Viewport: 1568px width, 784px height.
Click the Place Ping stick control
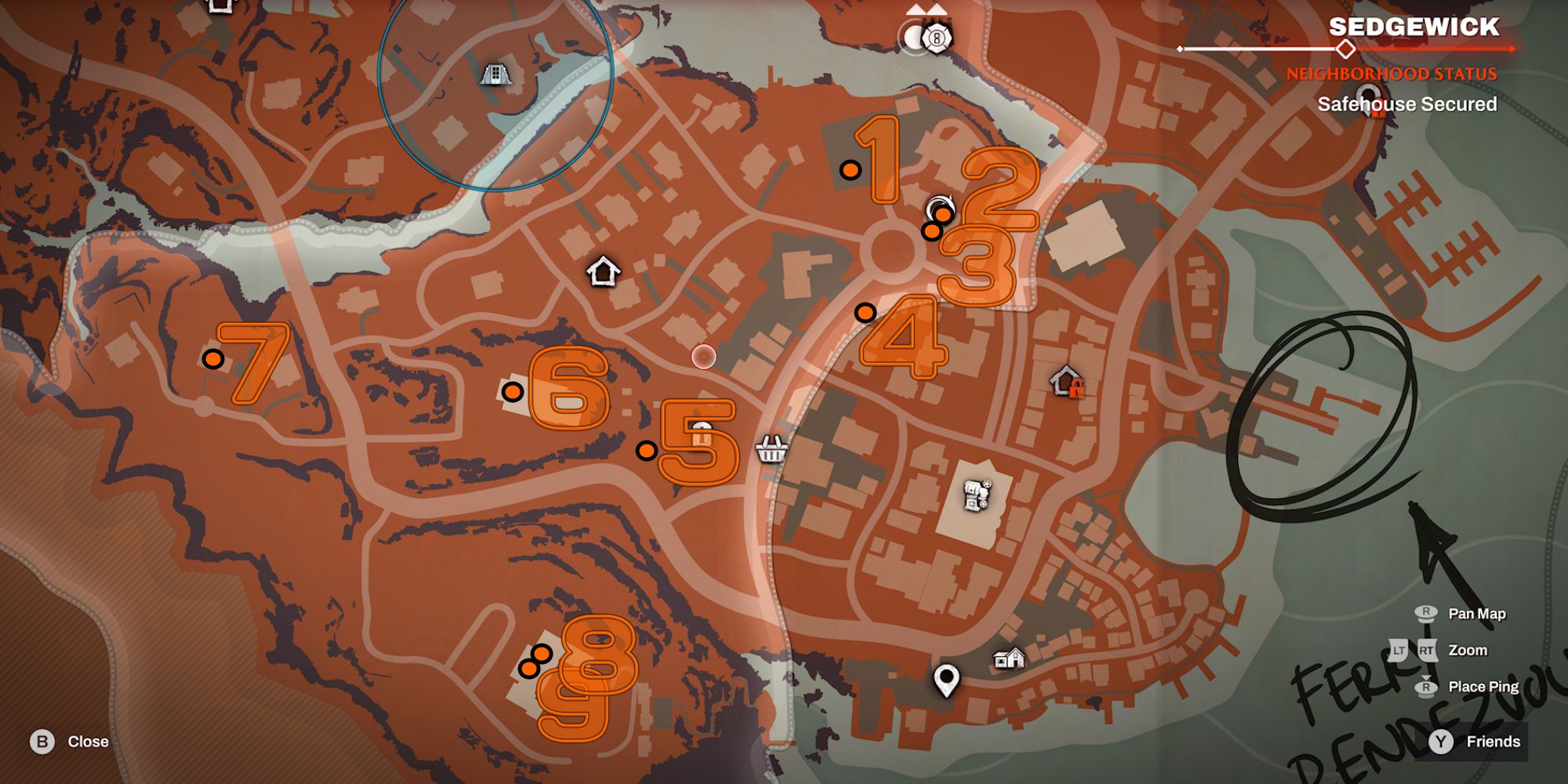[x=1428, y=685]
